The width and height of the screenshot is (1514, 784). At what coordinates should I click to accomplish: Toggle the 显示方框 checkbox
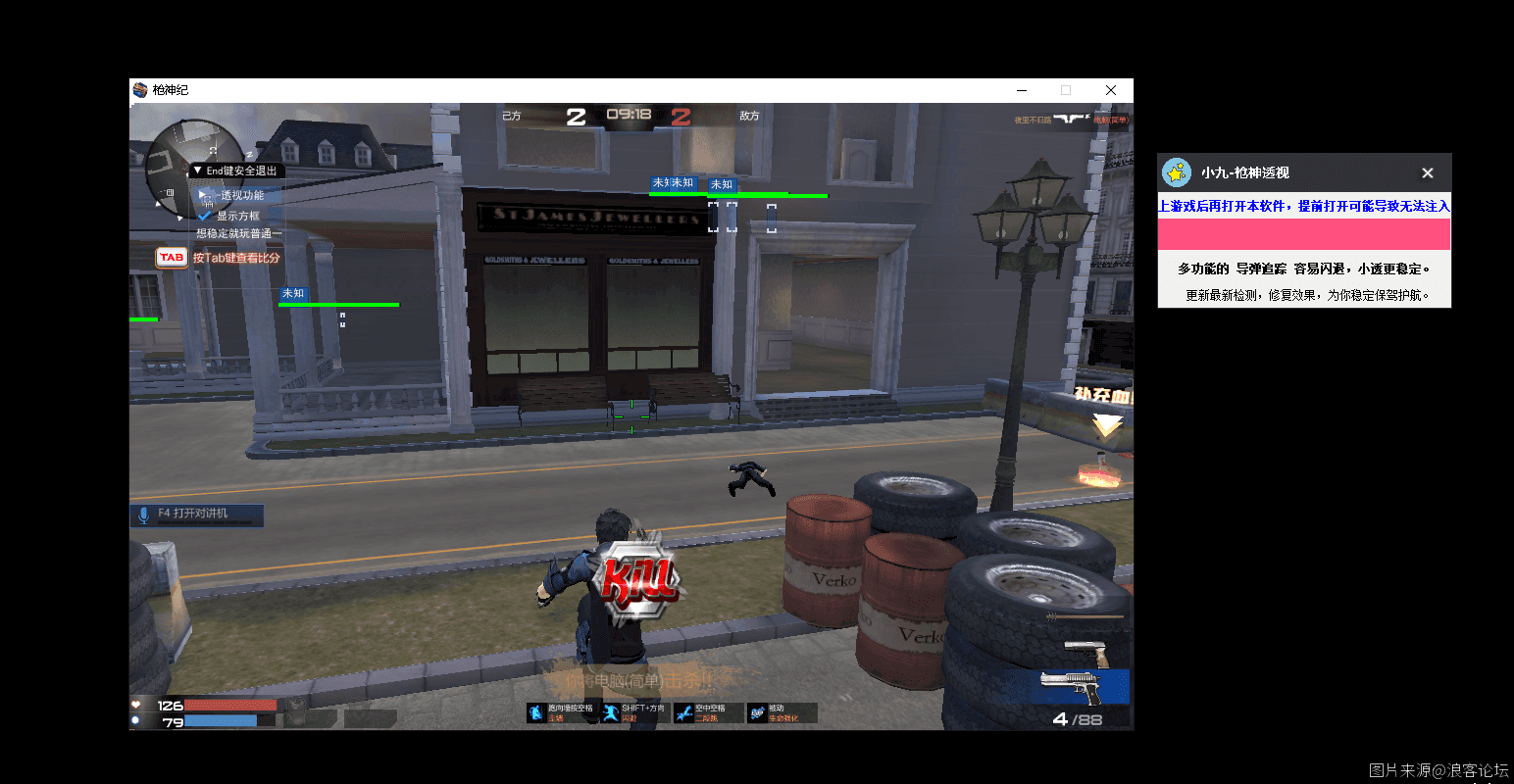coord(205,216)
